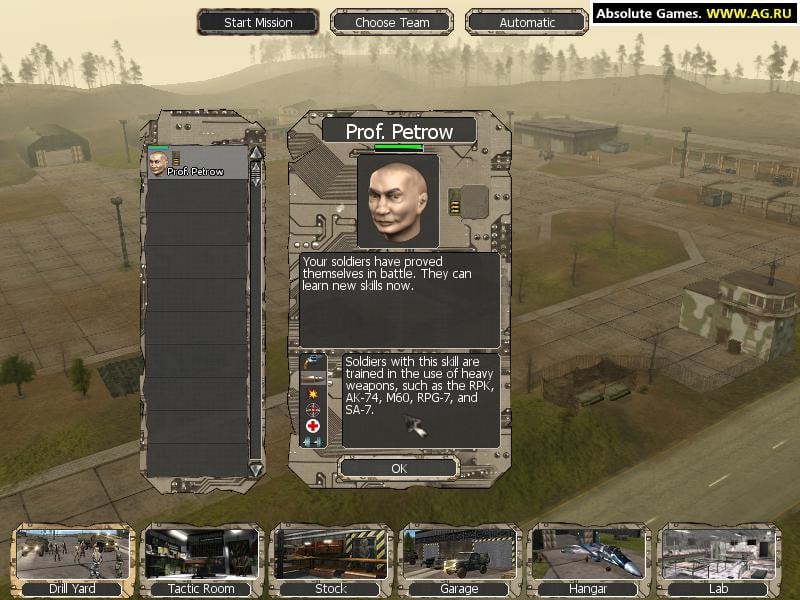Select the Automatic option

coord(527,22)
